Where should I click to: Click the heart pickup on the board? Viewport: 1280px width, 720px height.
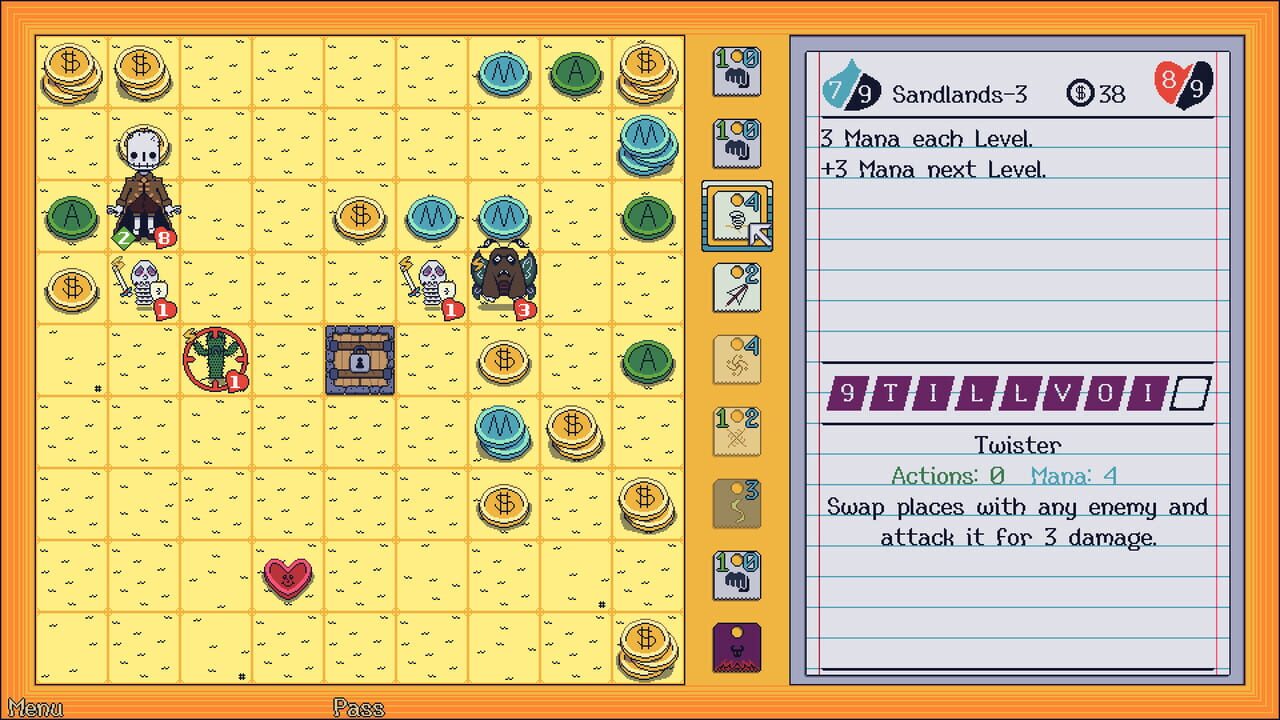pyautogui.click(x=288, y=577)
